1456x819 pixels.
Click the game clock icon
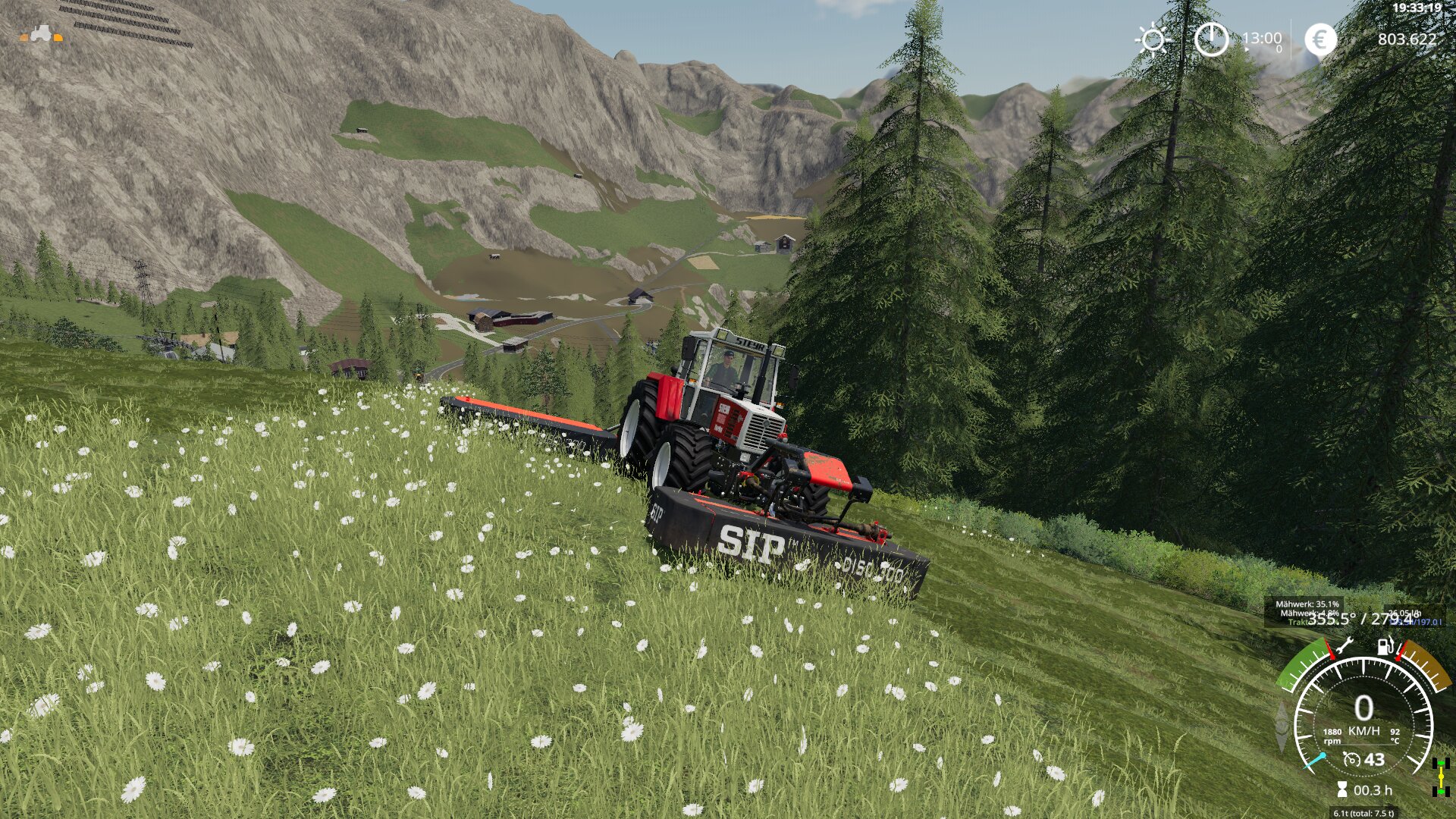pyautogui.click(x=1211, y=39)
